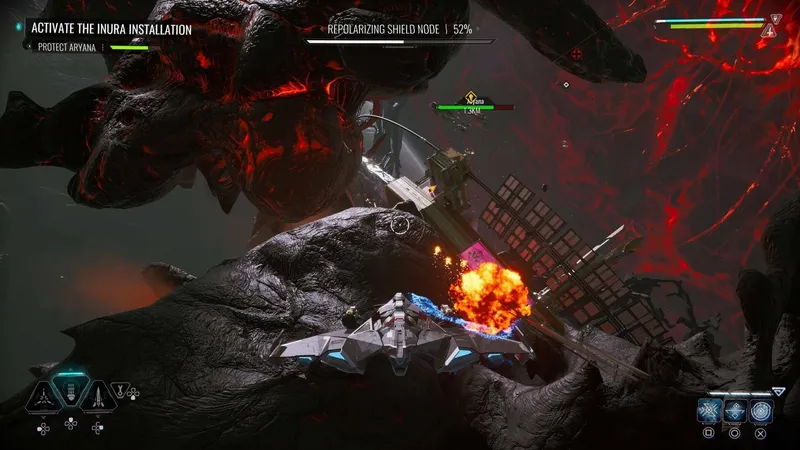Activate the concentric circles ability icon
Screen dimensions: 800x450
click(x=762, y=411)
